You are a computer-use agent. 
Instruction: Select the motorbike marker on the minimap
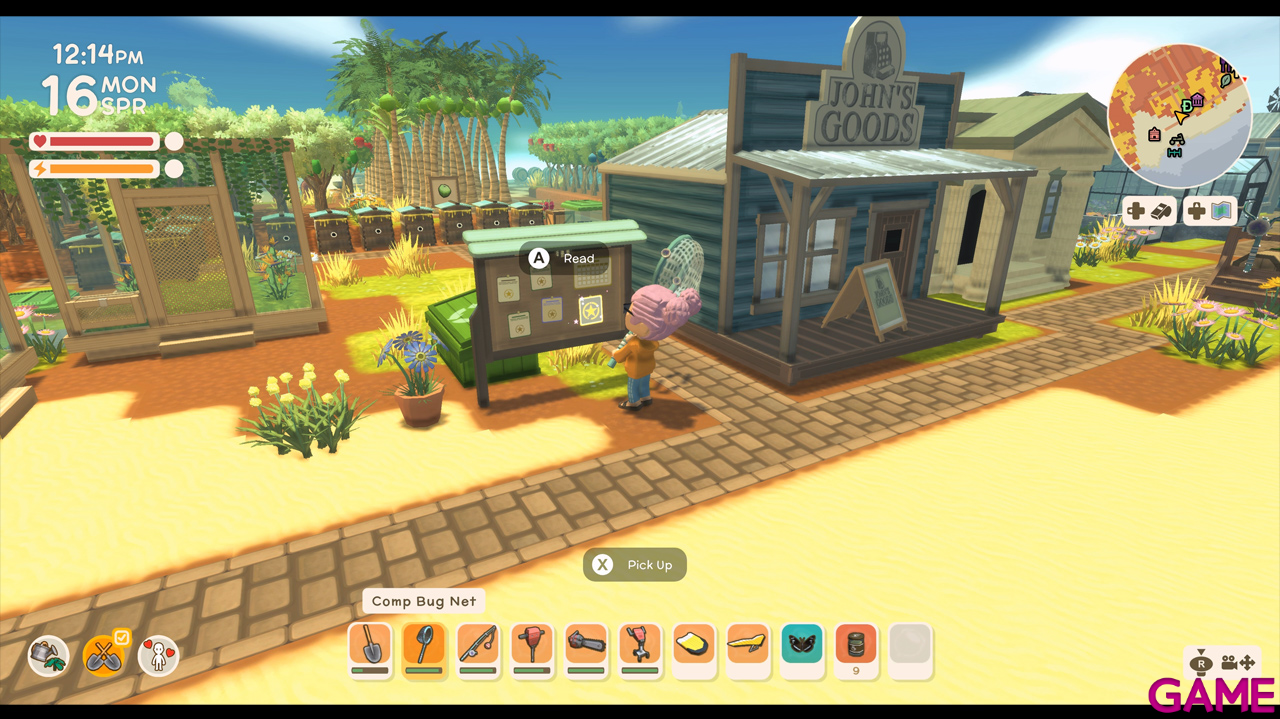(x=1178, y=140)
